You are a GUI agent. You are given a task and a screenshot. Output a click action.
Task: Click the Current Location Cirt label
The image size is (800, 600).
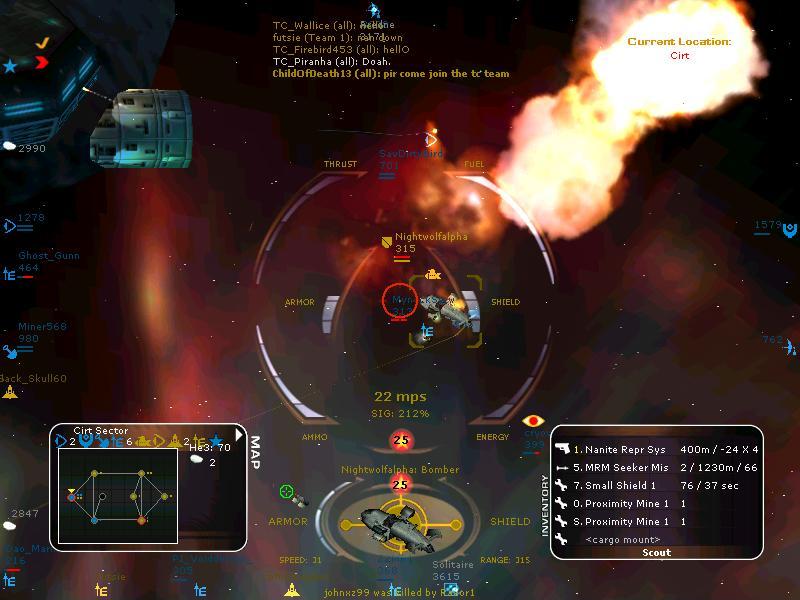pyautogui.click(x=679, y=48)
